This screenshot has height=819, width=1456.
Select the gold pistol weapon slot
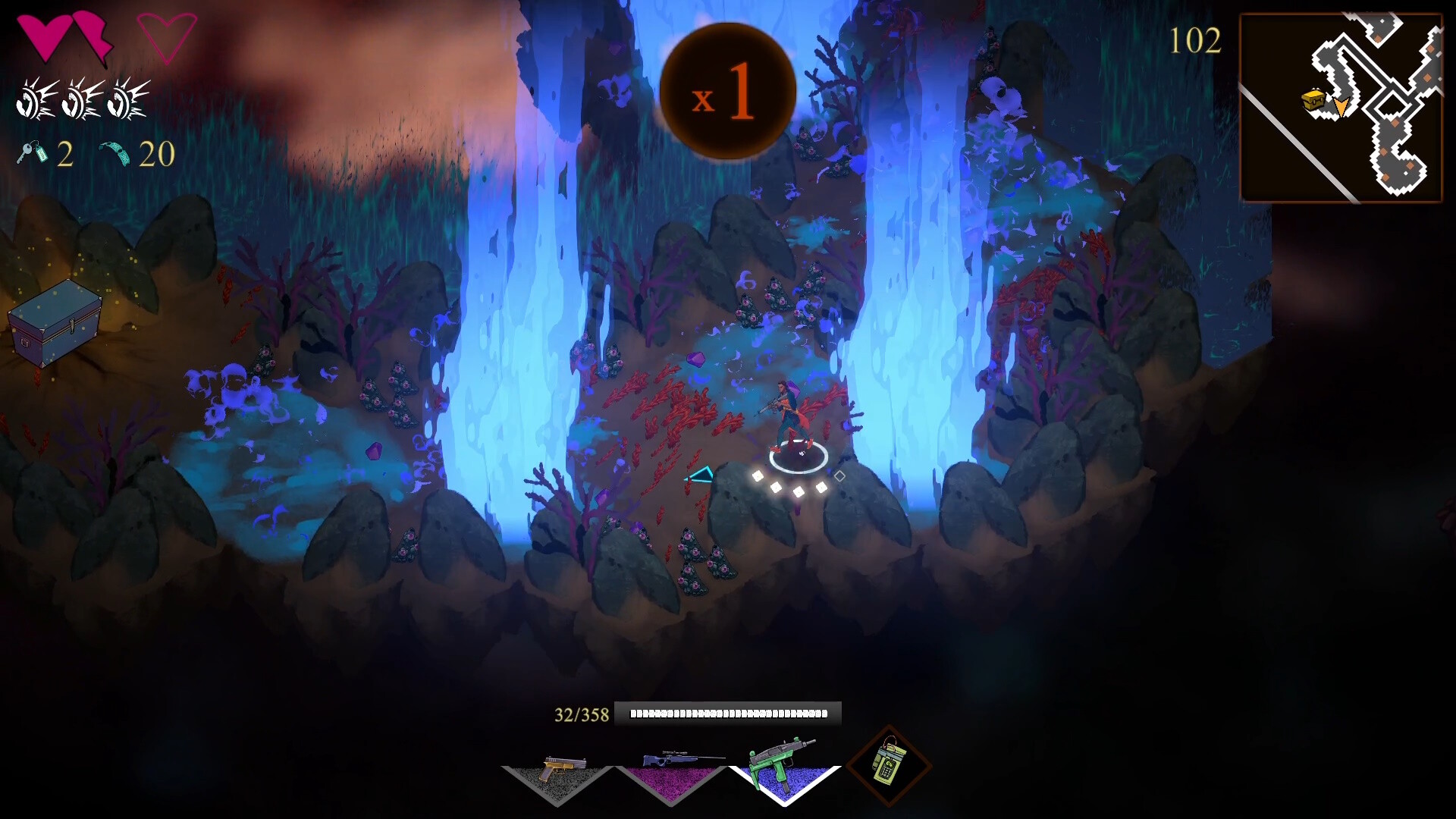[x=558, y=773]
